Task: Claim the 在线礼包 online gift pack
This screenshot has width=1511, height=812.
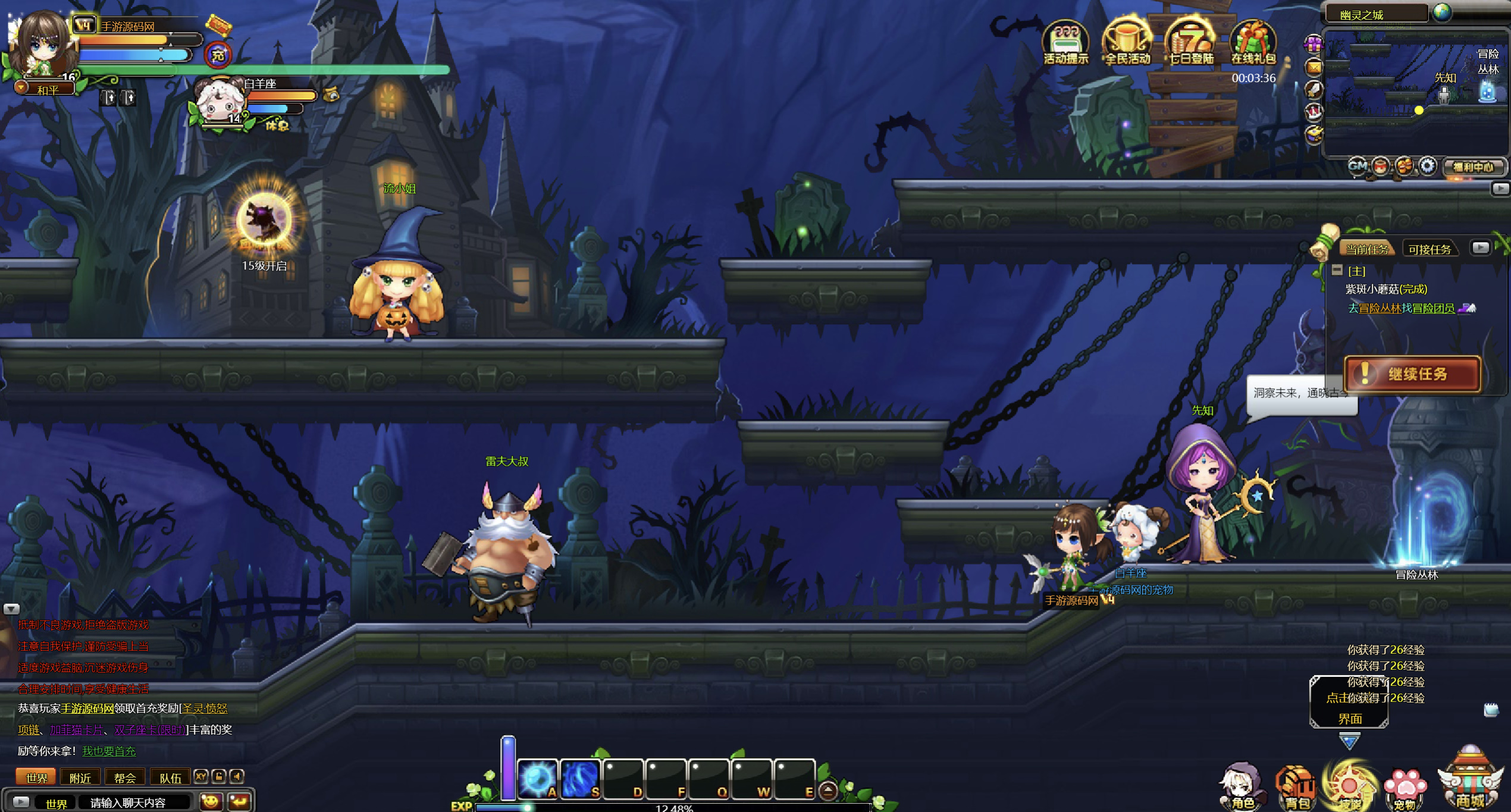Action: point(1253,42)
